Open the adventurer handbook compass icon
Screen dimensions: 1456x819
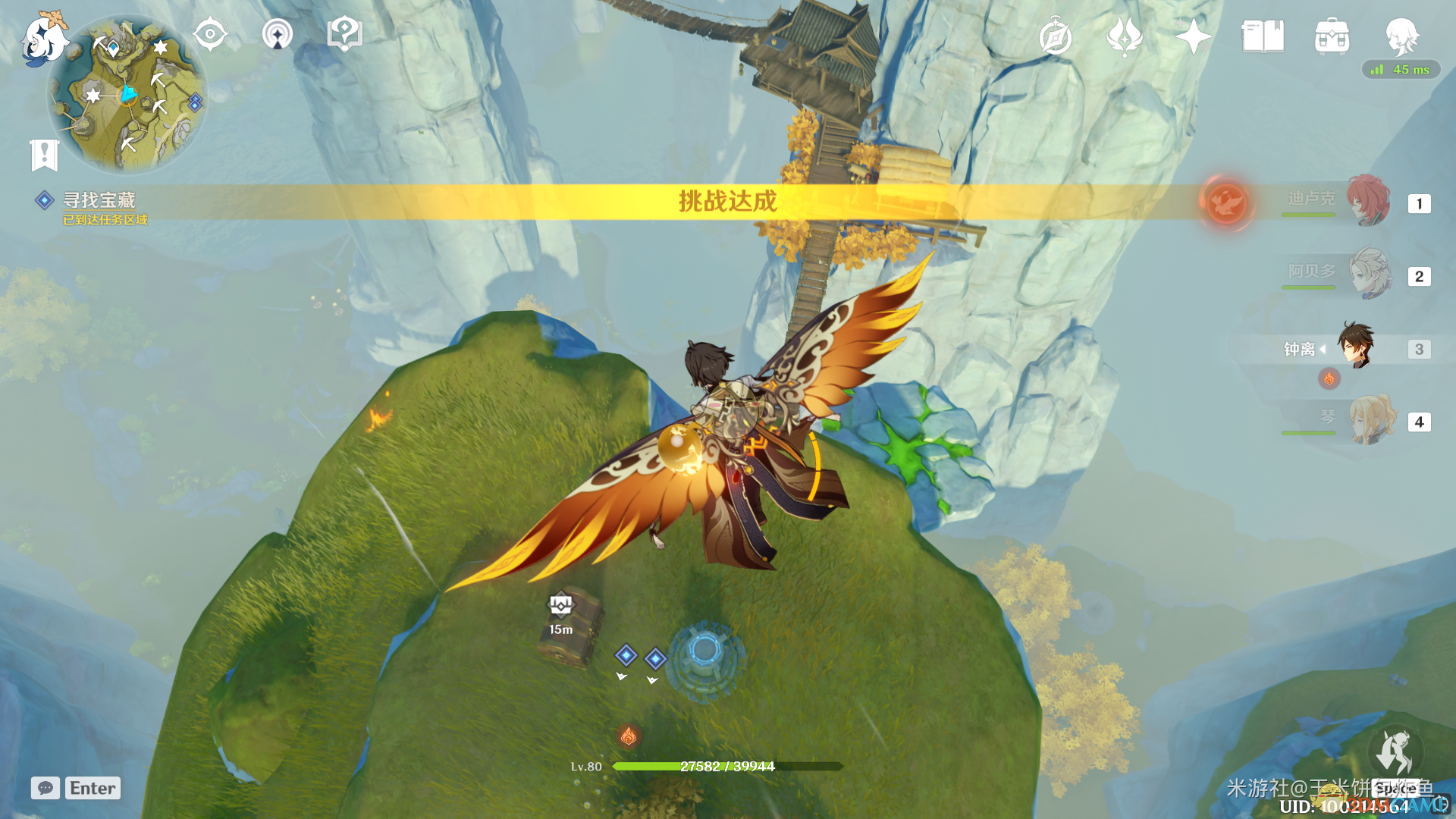click(x=1055, y=36)
